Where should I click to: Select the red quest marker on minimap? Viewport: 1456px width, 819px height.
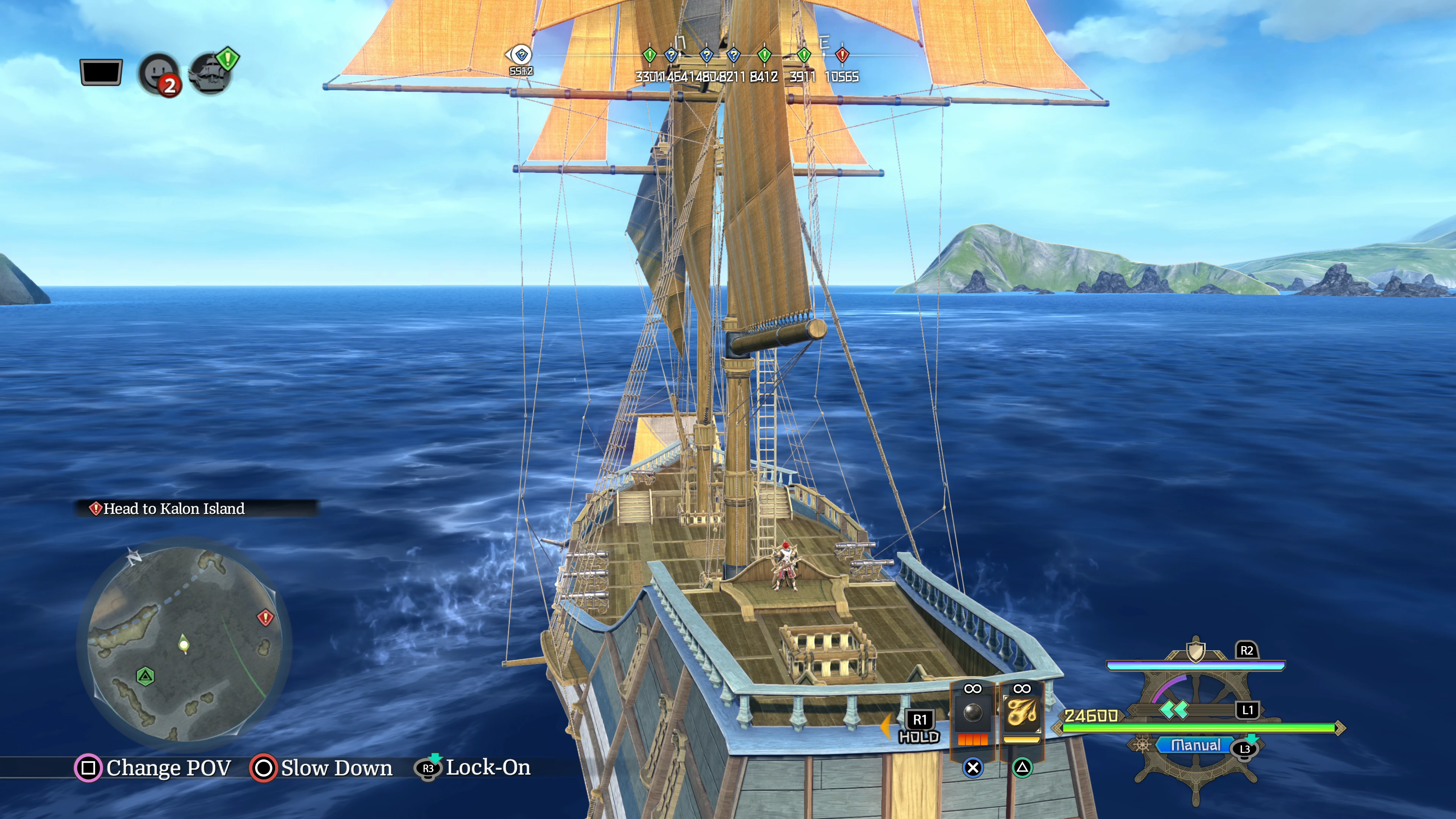[265, 617]
